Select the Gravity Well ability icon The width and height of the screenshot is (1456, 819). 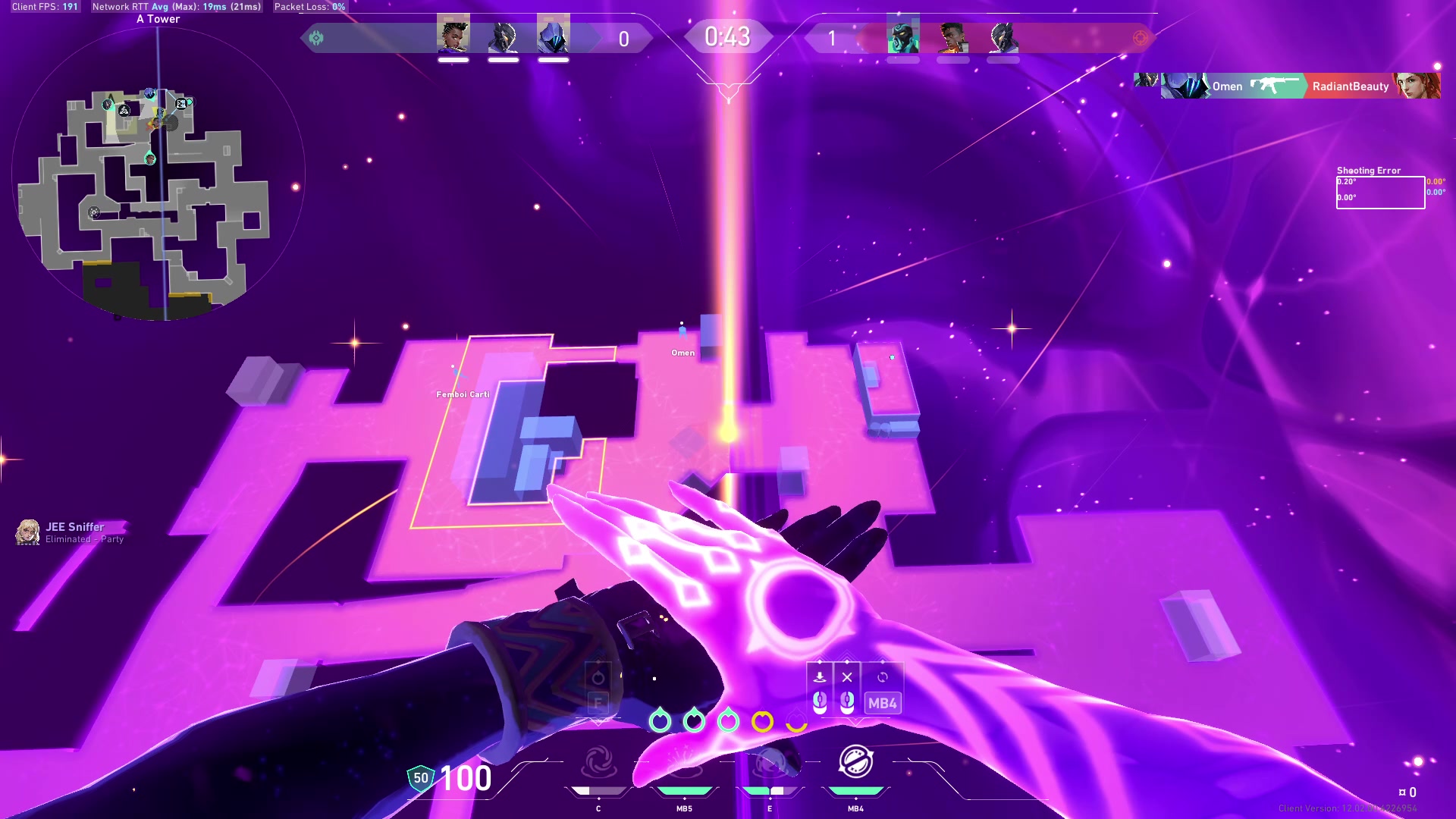(x=598, y=764)
